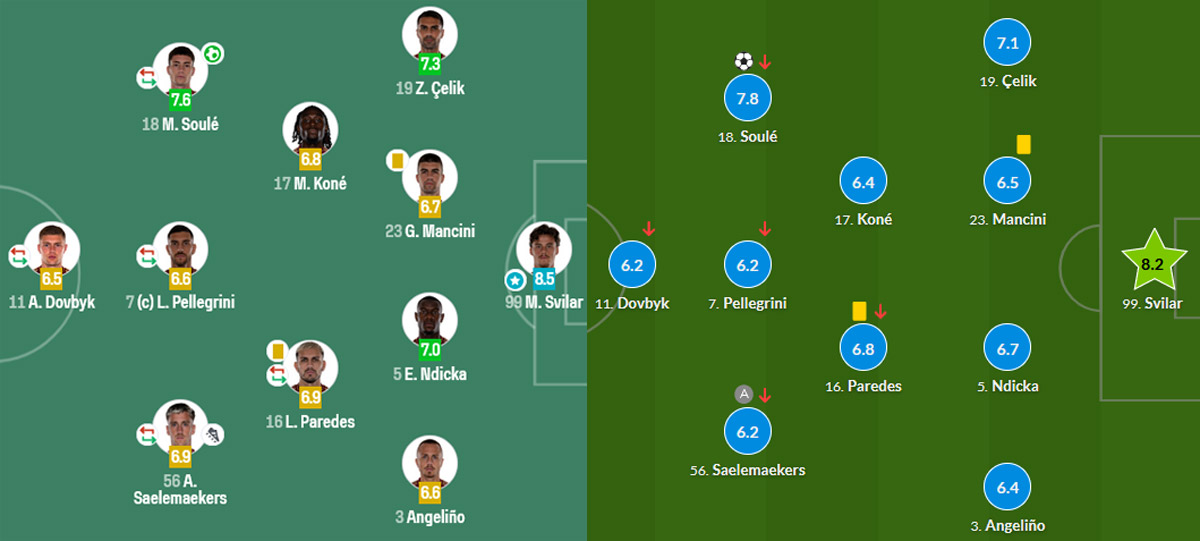
Task: Select Dovbyk's blue 6.2 rating circle
Action: 633,266
